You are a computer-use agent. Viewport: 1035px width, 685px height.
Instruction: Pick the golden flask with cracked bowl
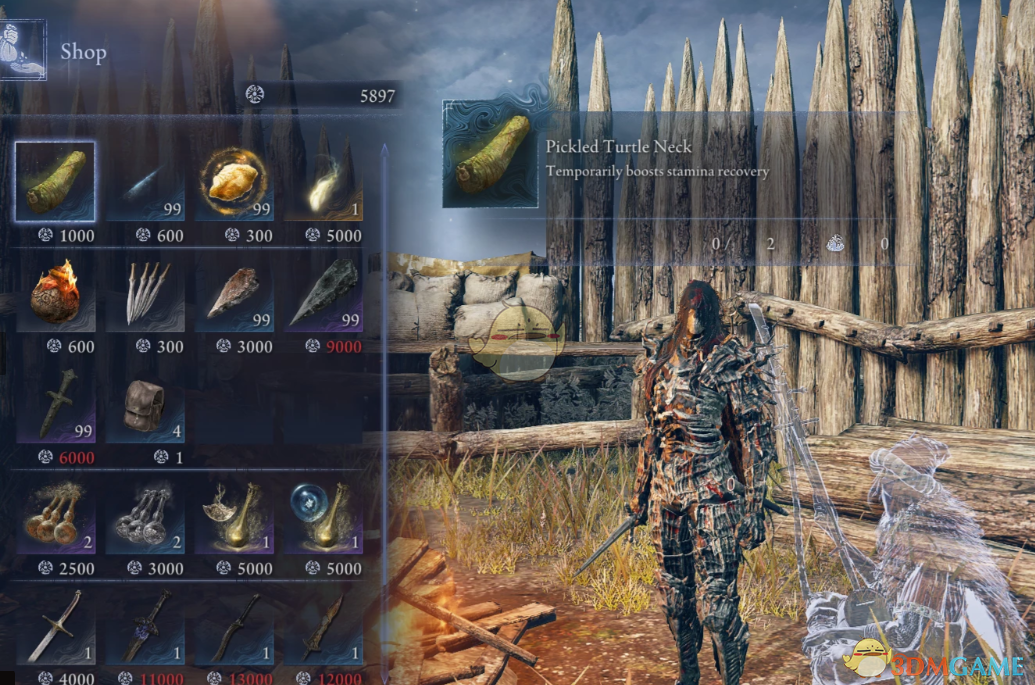click(x=235, y=516)
